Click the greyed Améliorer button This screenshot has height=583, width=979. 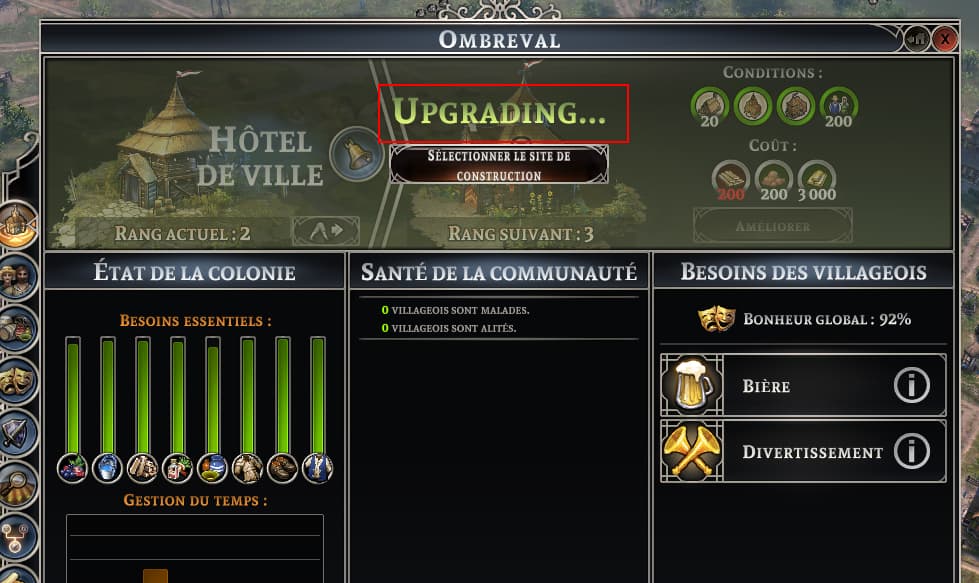773,227
